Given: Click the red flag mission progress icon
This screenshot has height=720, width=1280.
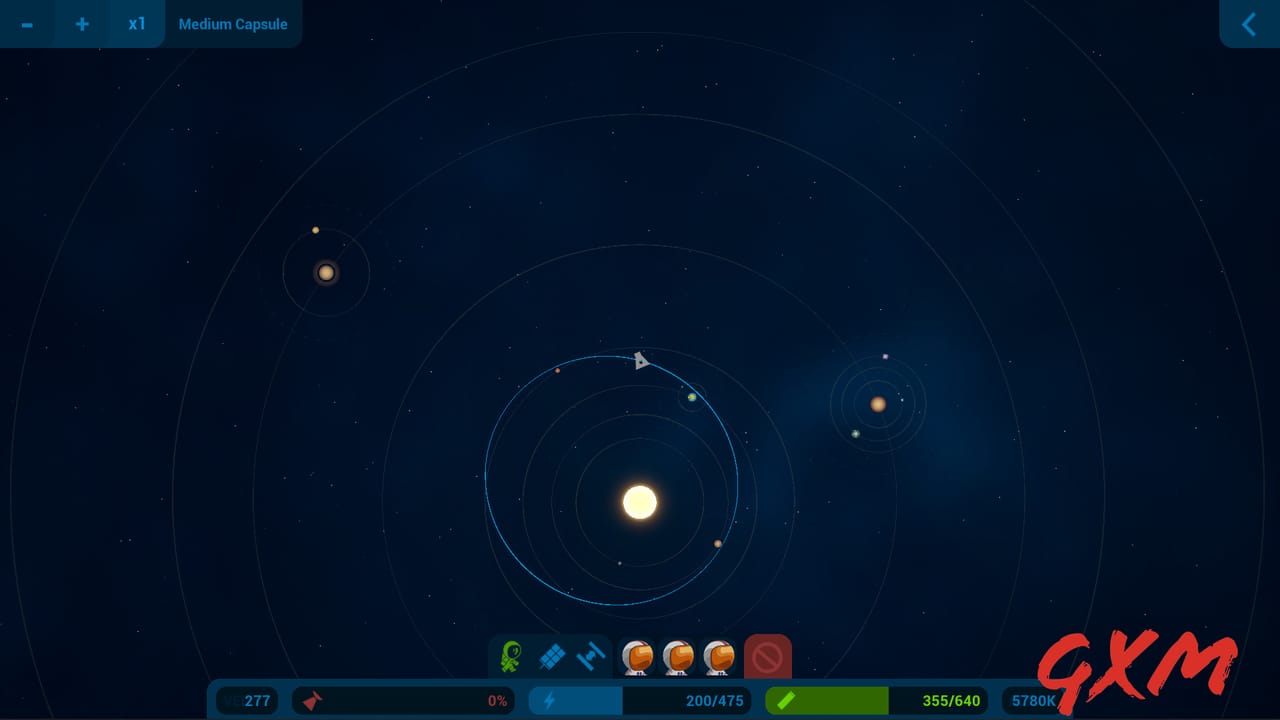Looking at the screenshot, I should (312, 700).
